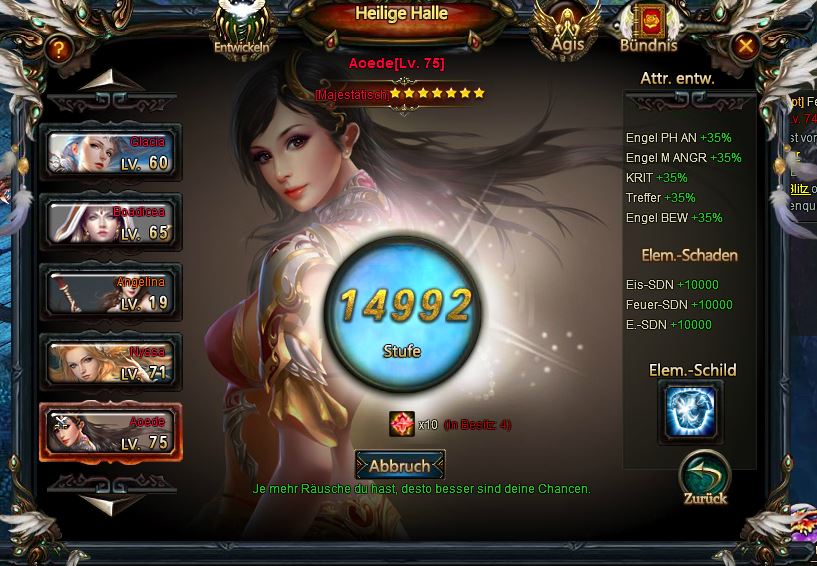Open the question mark help button

[x=59, y=47]
